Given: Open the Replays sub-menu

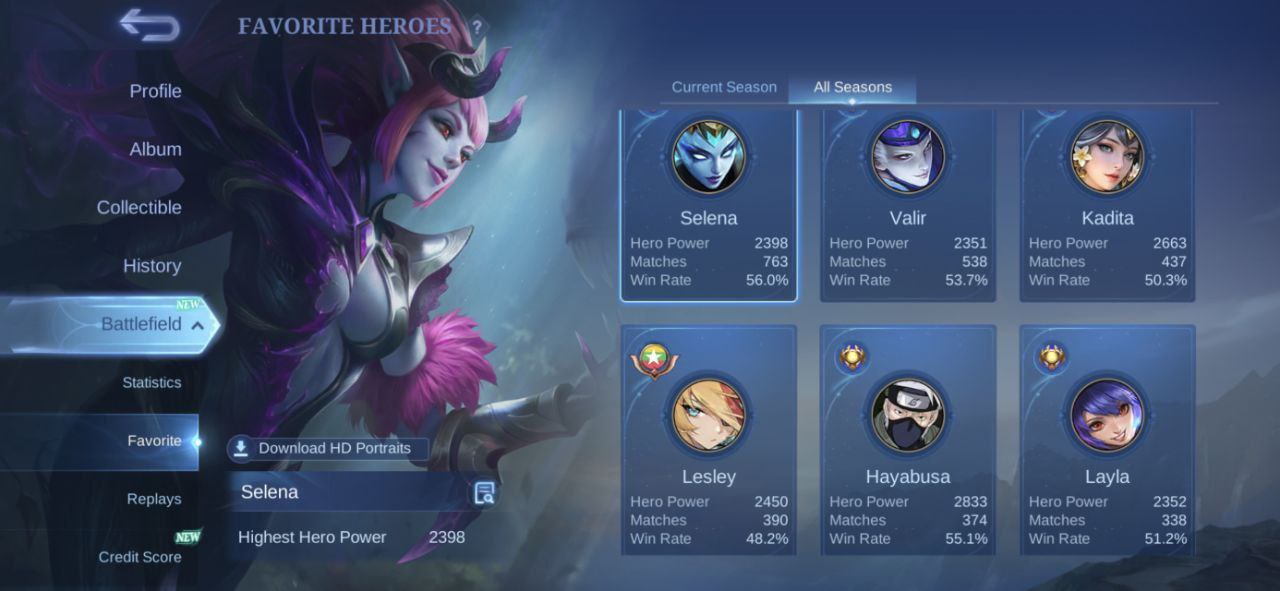Looking at the screenshot, I should click(154, 499).
